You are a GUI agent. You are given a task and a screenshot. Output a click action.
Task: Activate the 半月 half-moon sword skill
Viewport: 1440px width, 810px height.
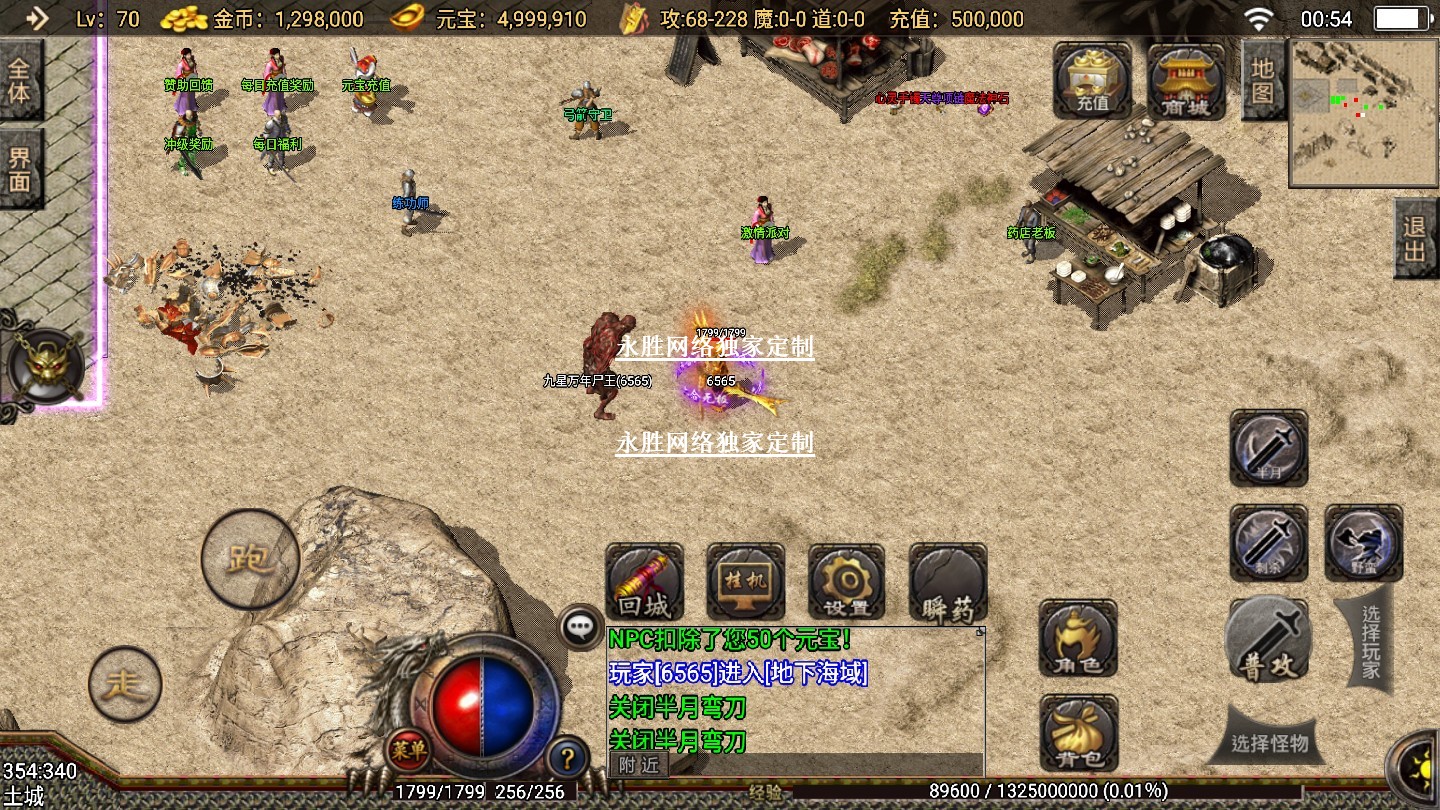point(1268,448)
